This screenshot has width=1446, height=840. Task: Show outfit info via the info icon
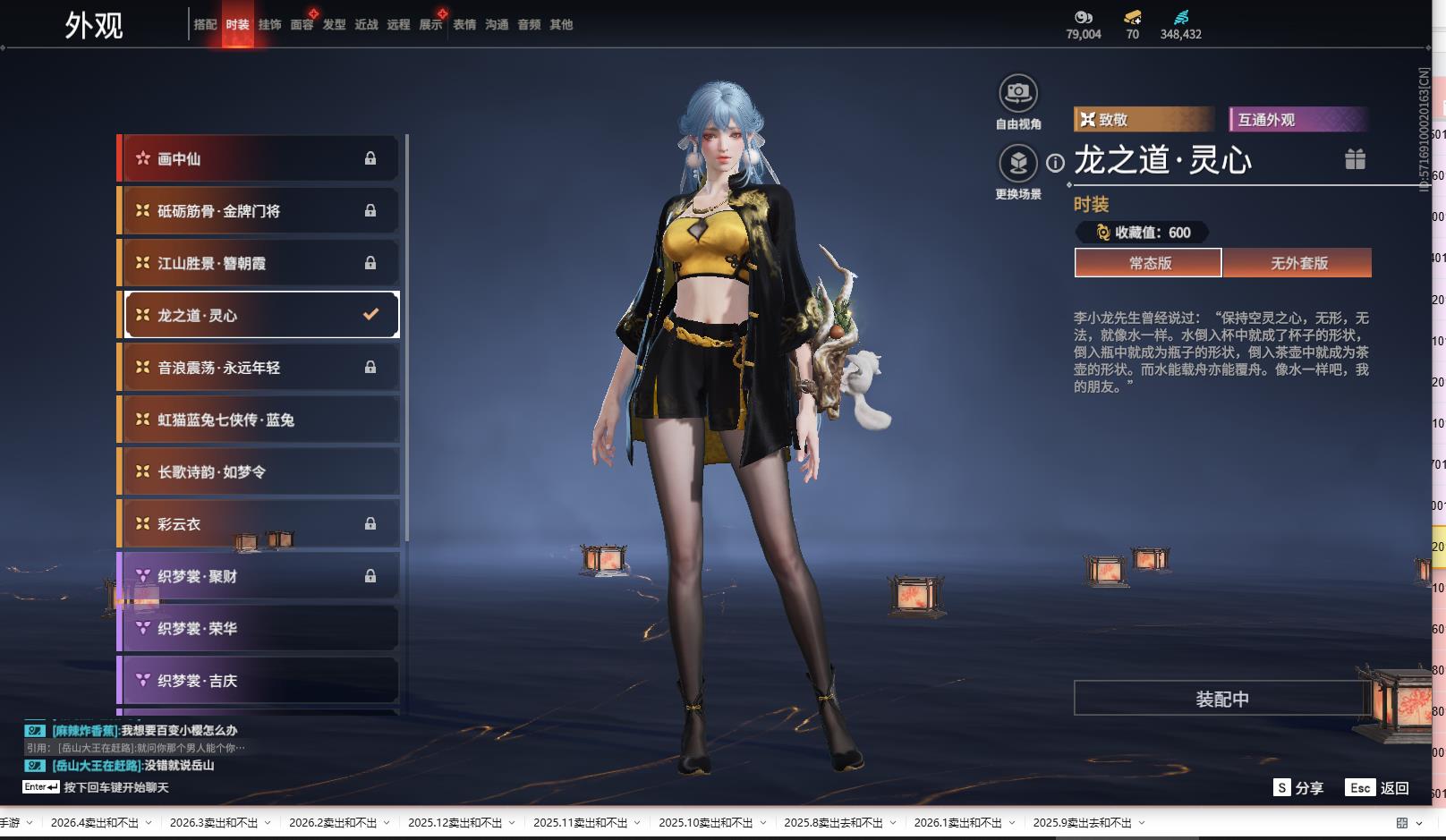(1056, 163)
